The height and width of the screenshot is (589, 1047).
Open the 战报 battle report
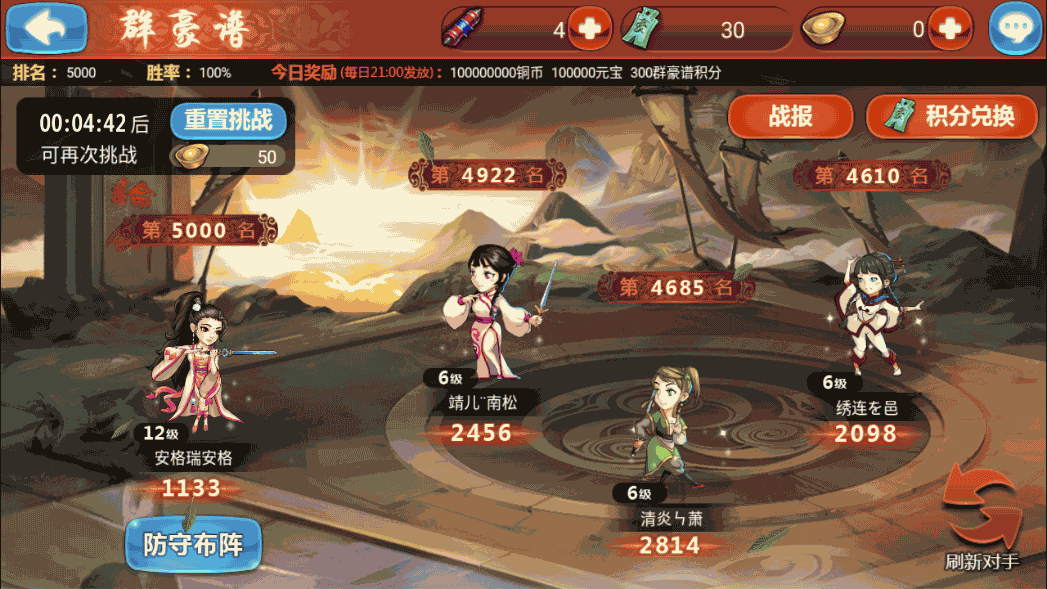point(789,117)
